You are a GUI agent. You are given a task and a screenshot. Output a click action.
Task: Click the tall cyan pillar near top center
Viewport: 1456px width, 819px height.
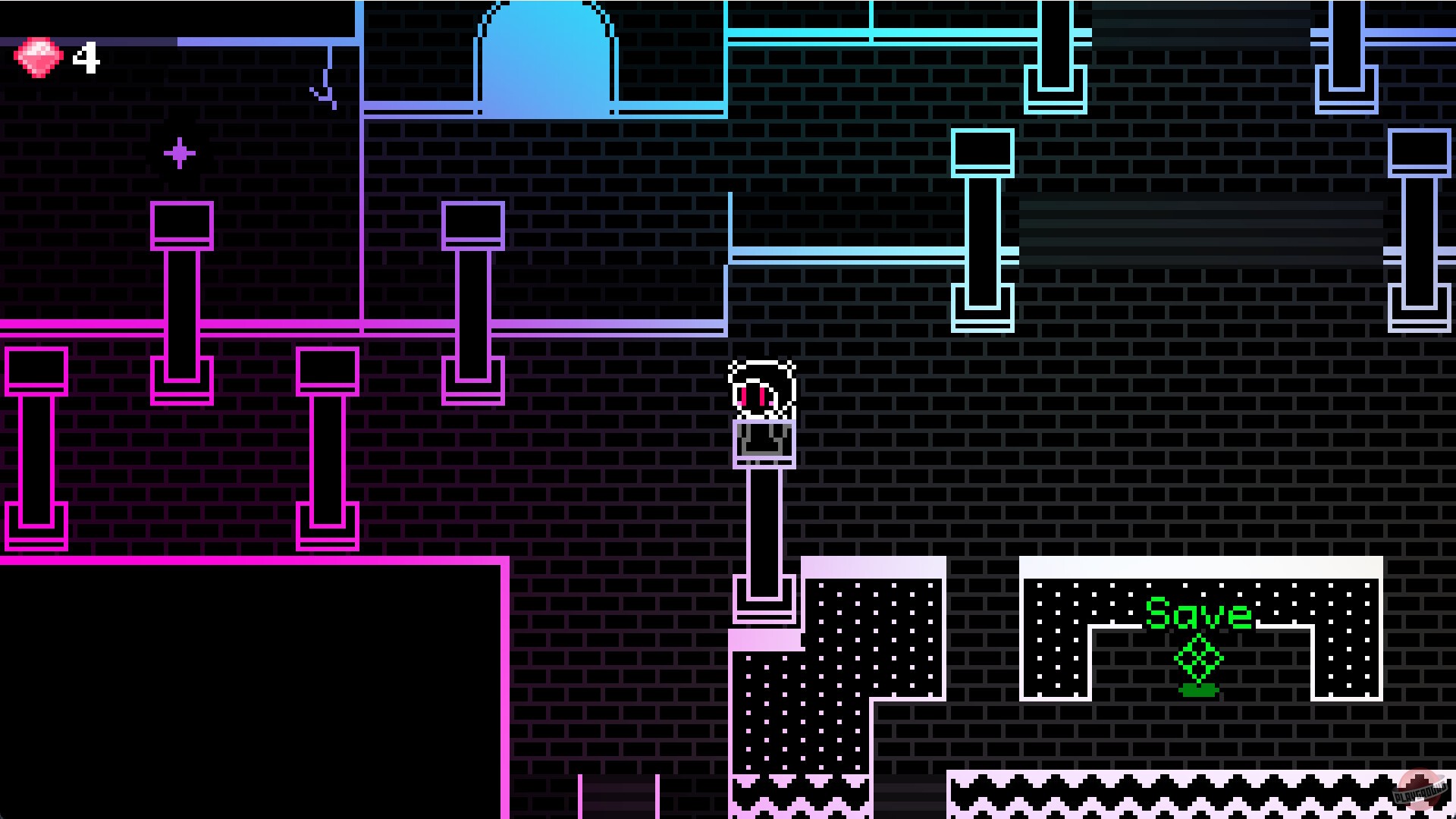point(984,235)
